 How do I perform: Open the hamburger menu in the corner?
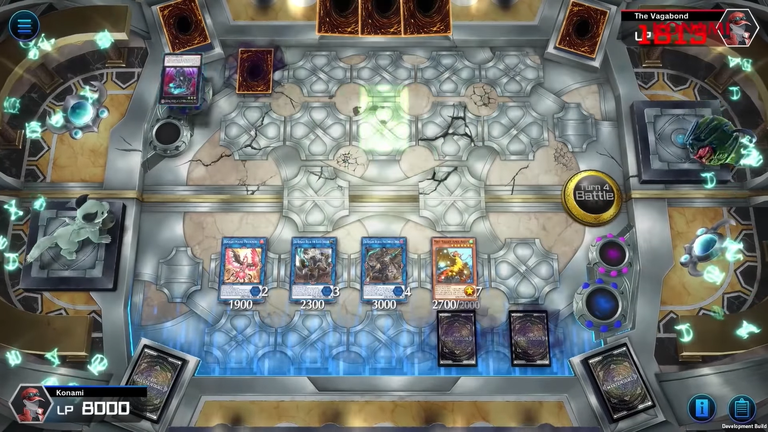tap(24, 24)
